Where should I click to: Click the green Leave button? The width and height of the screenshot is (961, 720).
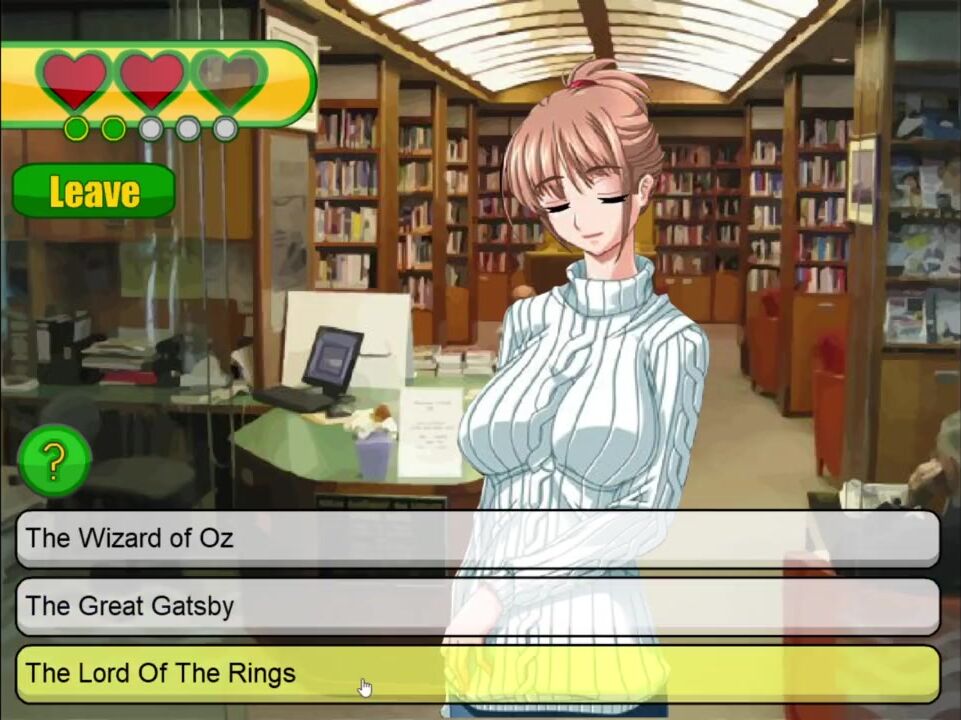click(x=94, y=191)
